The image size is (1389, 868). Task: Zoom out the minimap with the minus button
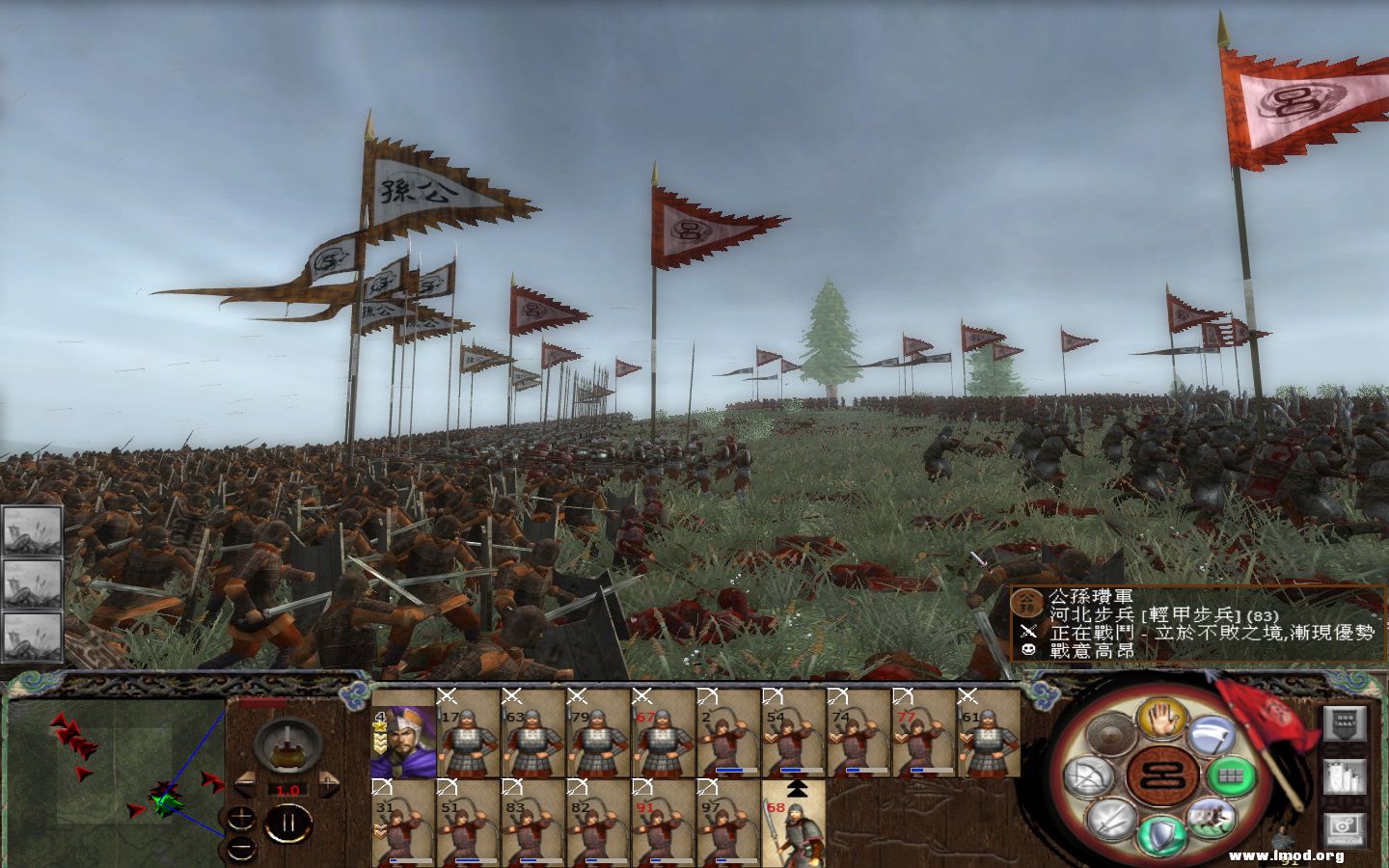pos(241,849)
